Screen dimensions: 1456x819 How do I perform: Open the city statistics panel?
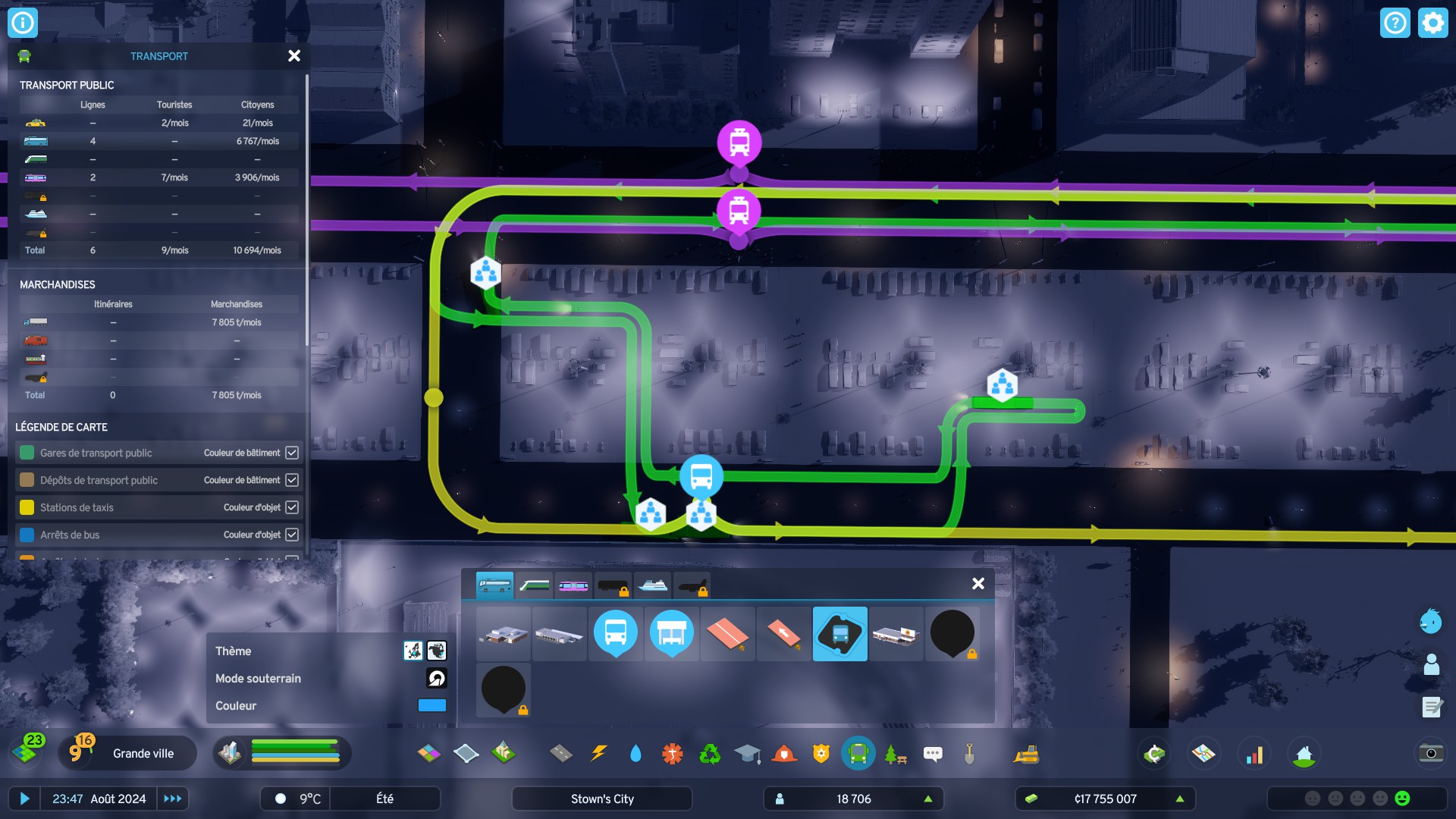1255,753
